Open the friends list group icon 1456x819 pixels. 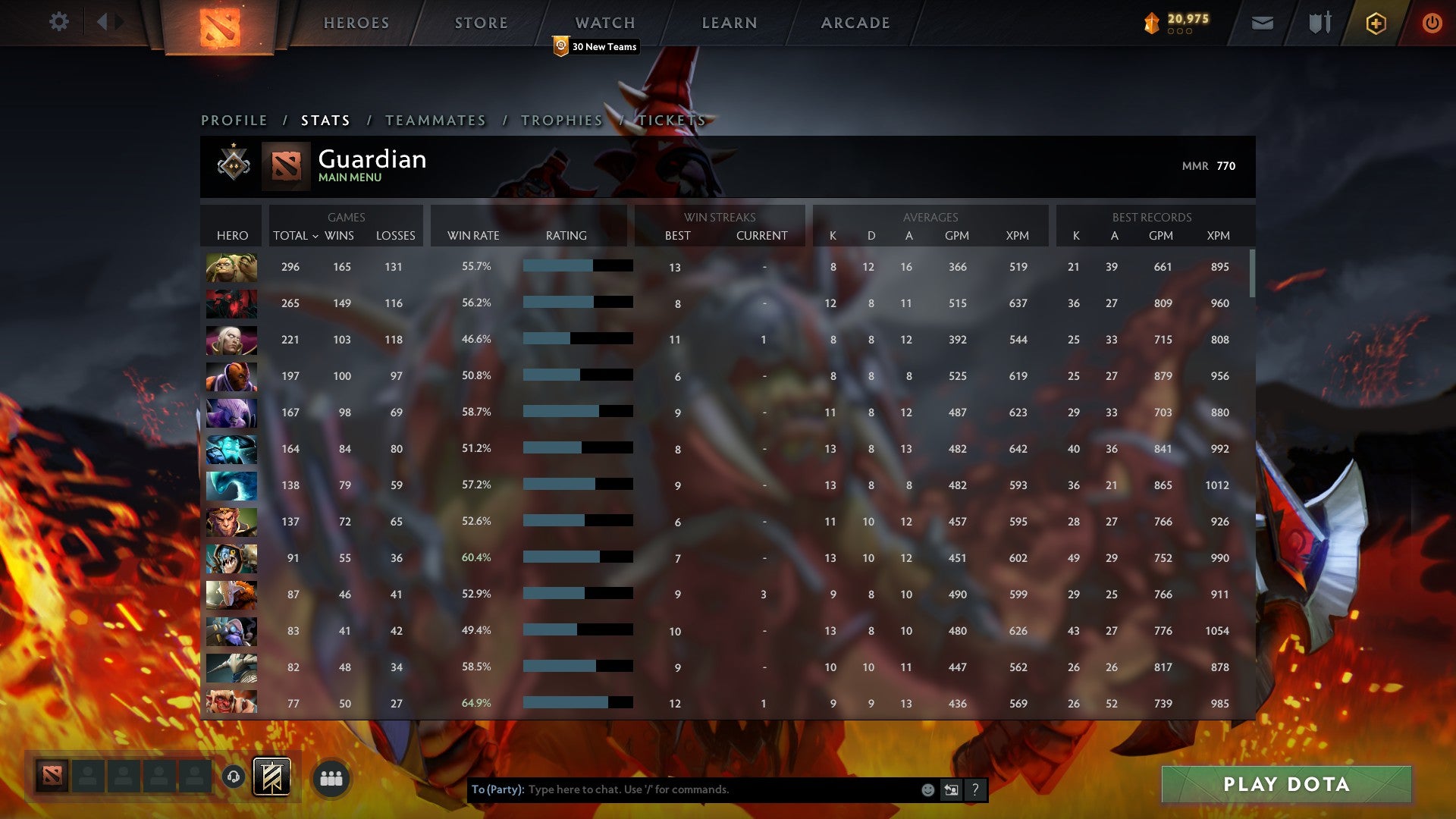coord(331,777)
